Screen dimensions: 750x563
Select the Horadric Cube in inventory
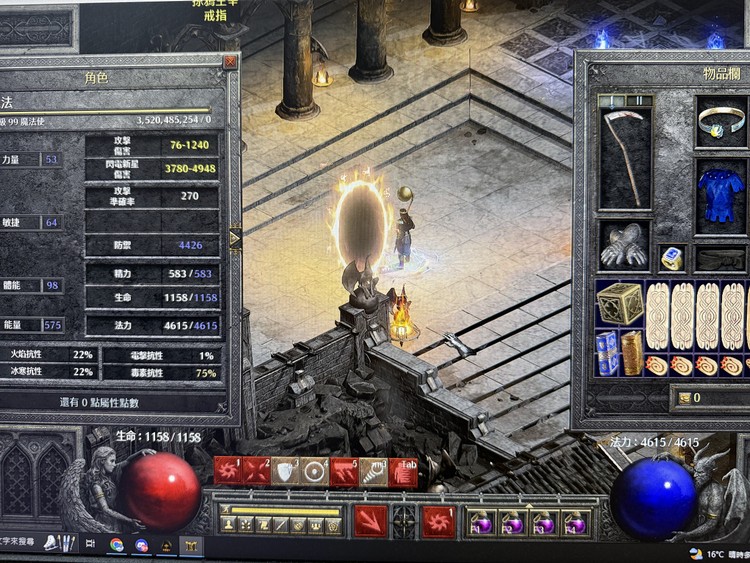tap(620, 303)
